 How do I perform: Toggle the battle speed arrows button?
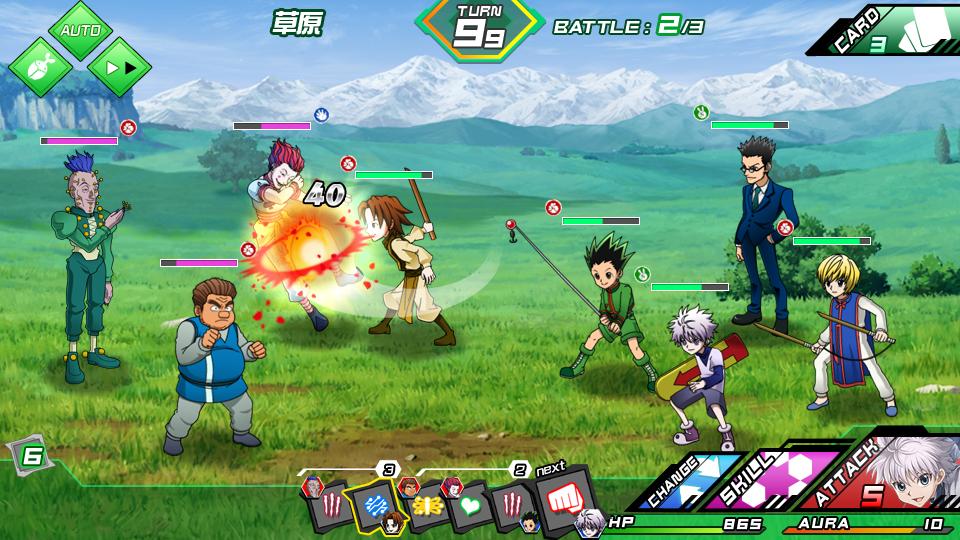click(119, 67)
